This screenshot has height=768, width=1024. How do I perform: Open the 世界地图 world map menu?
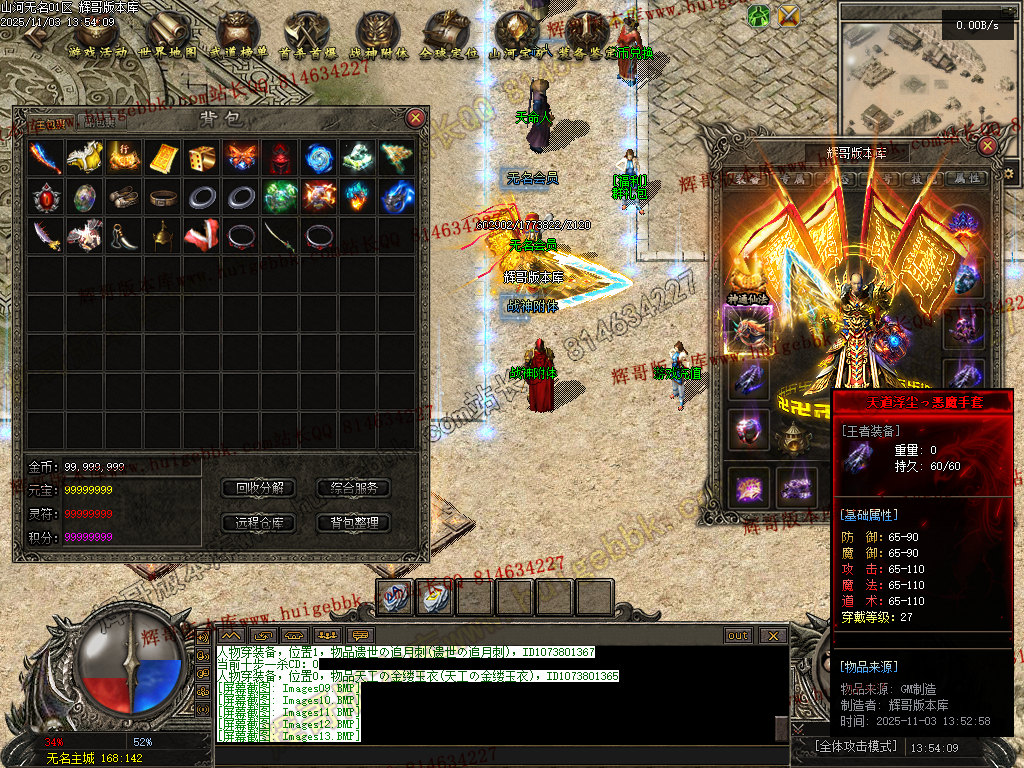click(167, 35)
